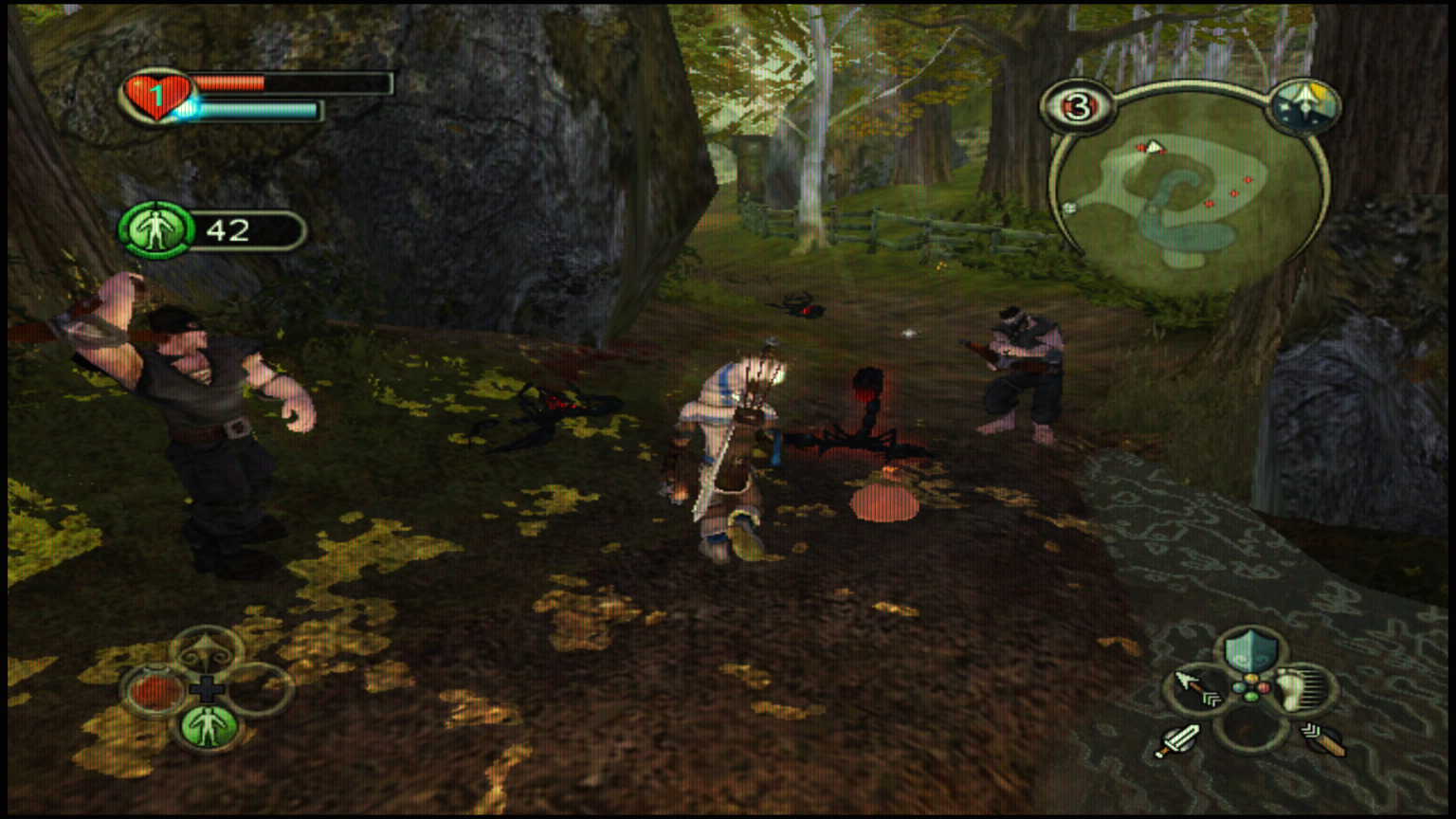Click the red heart health icon

156,96
